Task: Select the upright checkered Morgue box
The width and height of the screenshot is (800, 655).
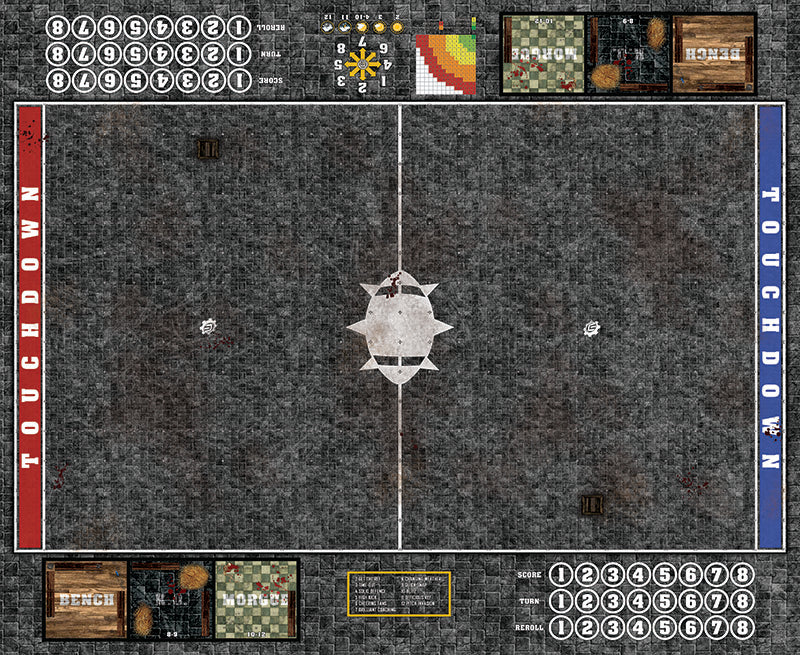Action: 256,599
